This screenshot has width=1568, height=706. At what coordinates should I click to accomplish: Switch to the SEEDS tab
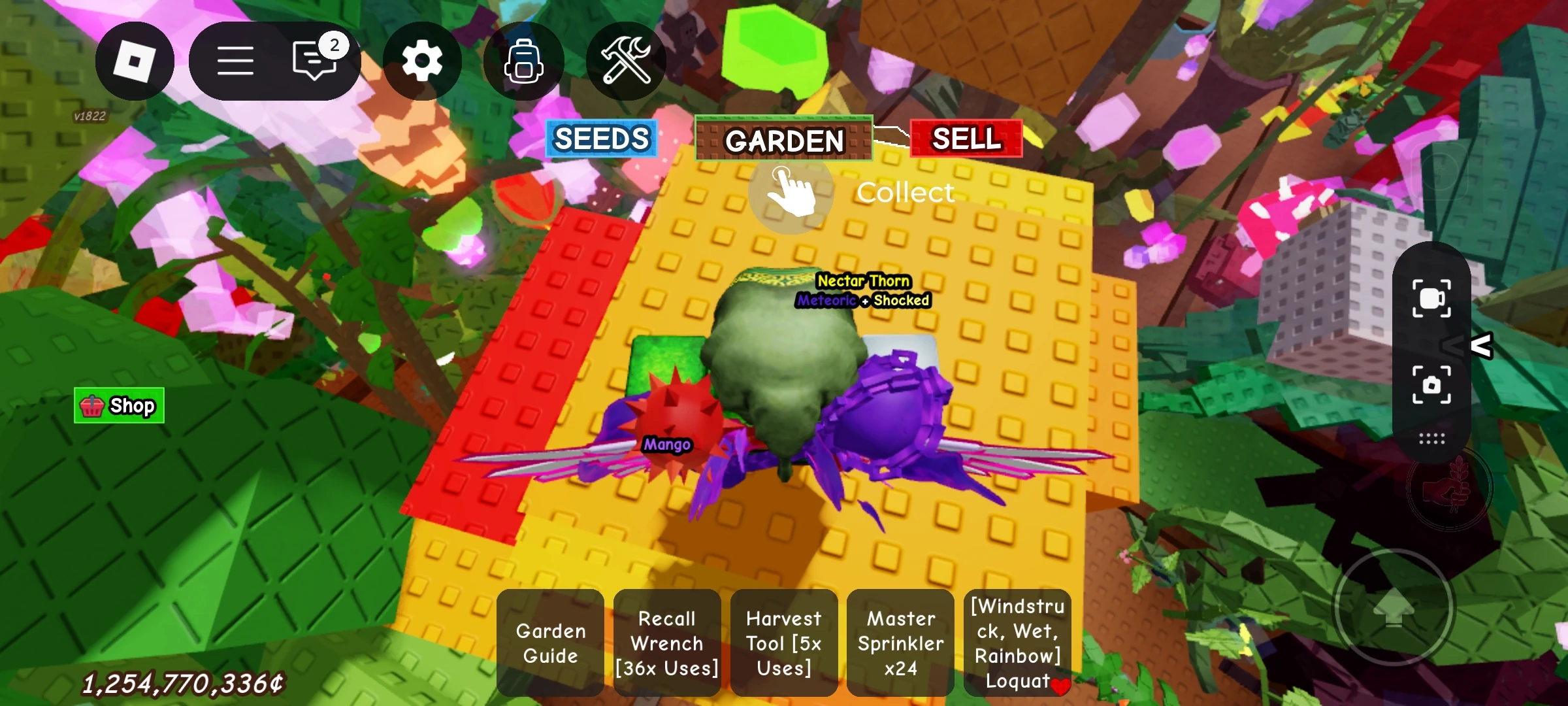[x=601, y=139]
